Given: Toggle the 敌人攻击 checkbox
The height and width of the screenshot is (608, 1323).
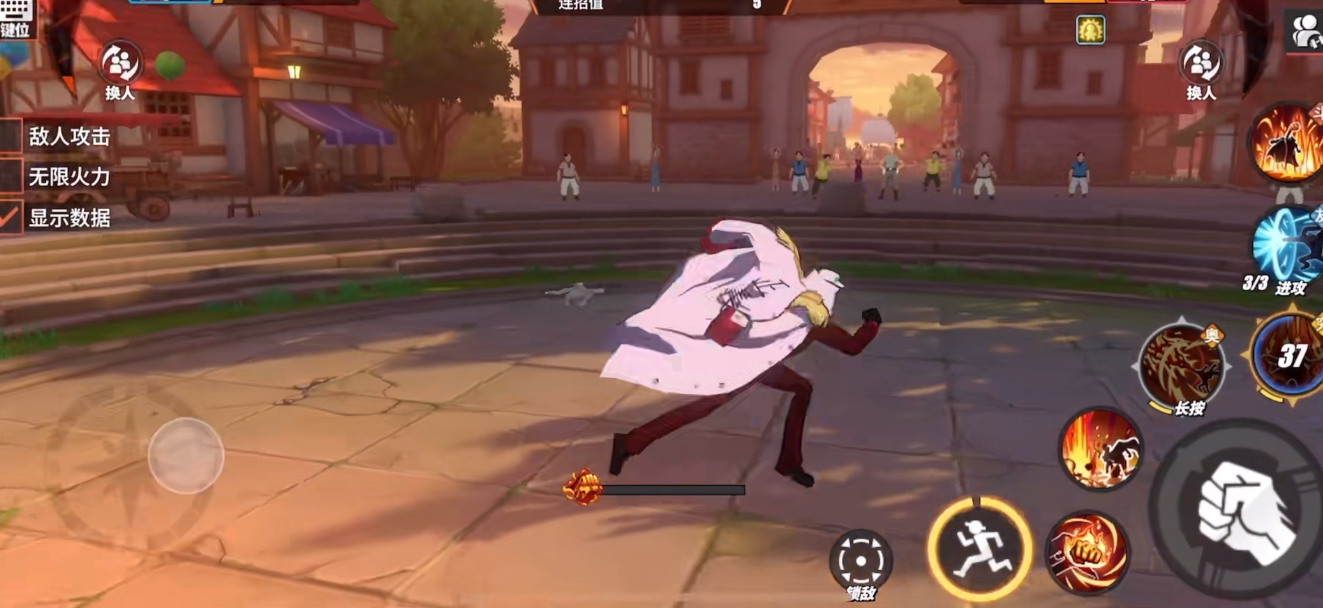Looking at the screenshot, I should tap(11, 137).
